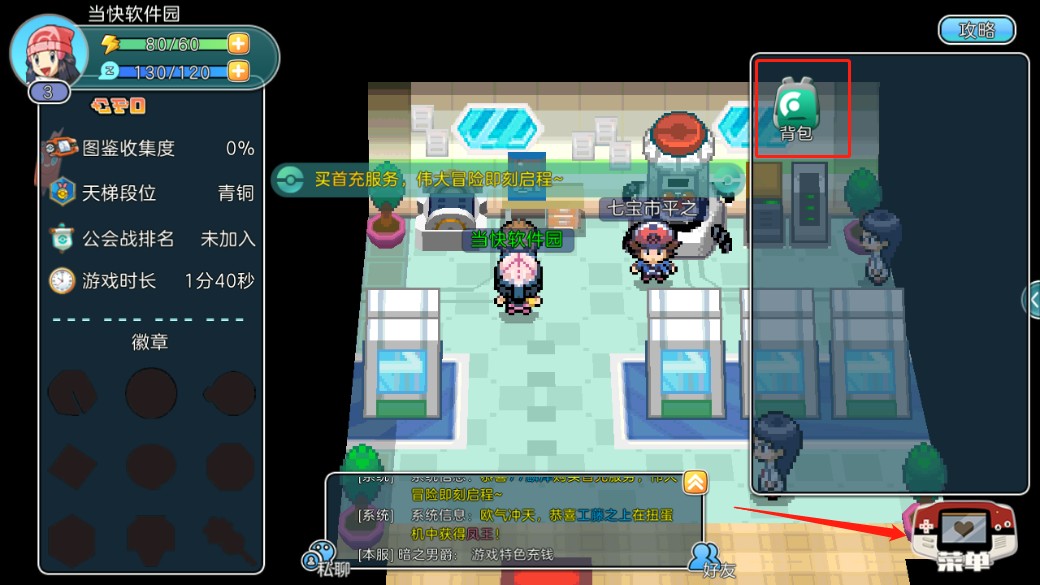This screenshot has width=1040, height=585.
Task: Open the 攻略 guide button
Action: pyautogui.click(x=977, y=30)
